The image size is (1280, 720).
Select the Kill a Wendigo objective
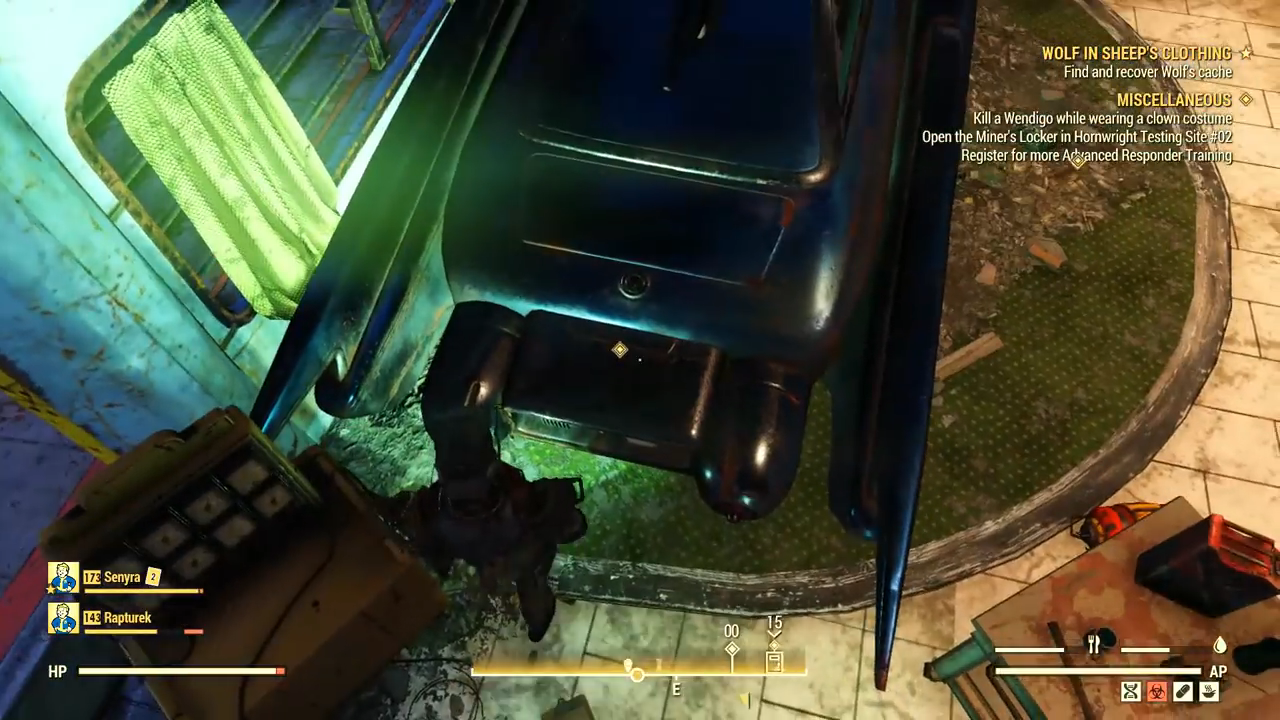(1102, 119)
